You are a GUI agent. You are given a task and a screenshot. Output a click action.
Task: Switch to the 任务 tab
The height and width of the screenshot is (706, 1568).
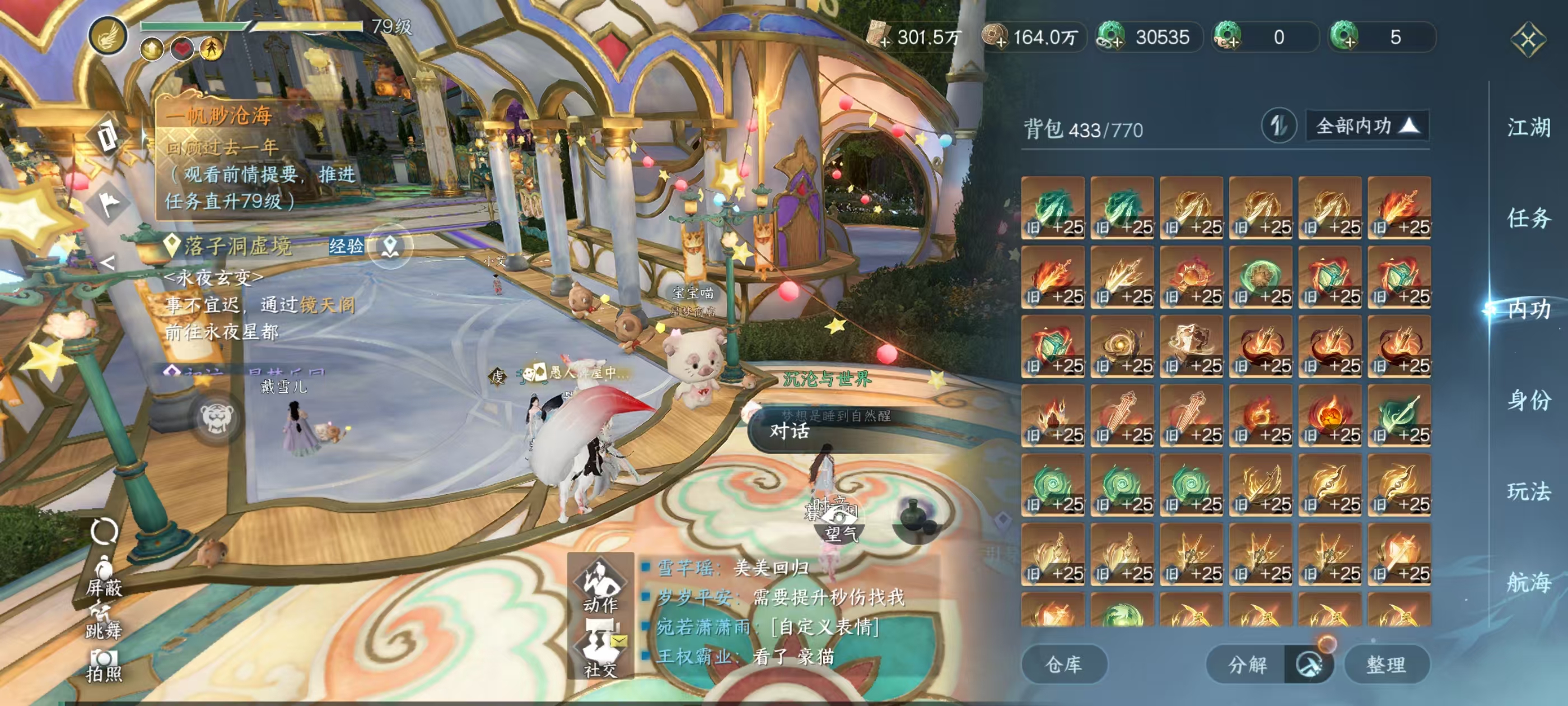1528,218
